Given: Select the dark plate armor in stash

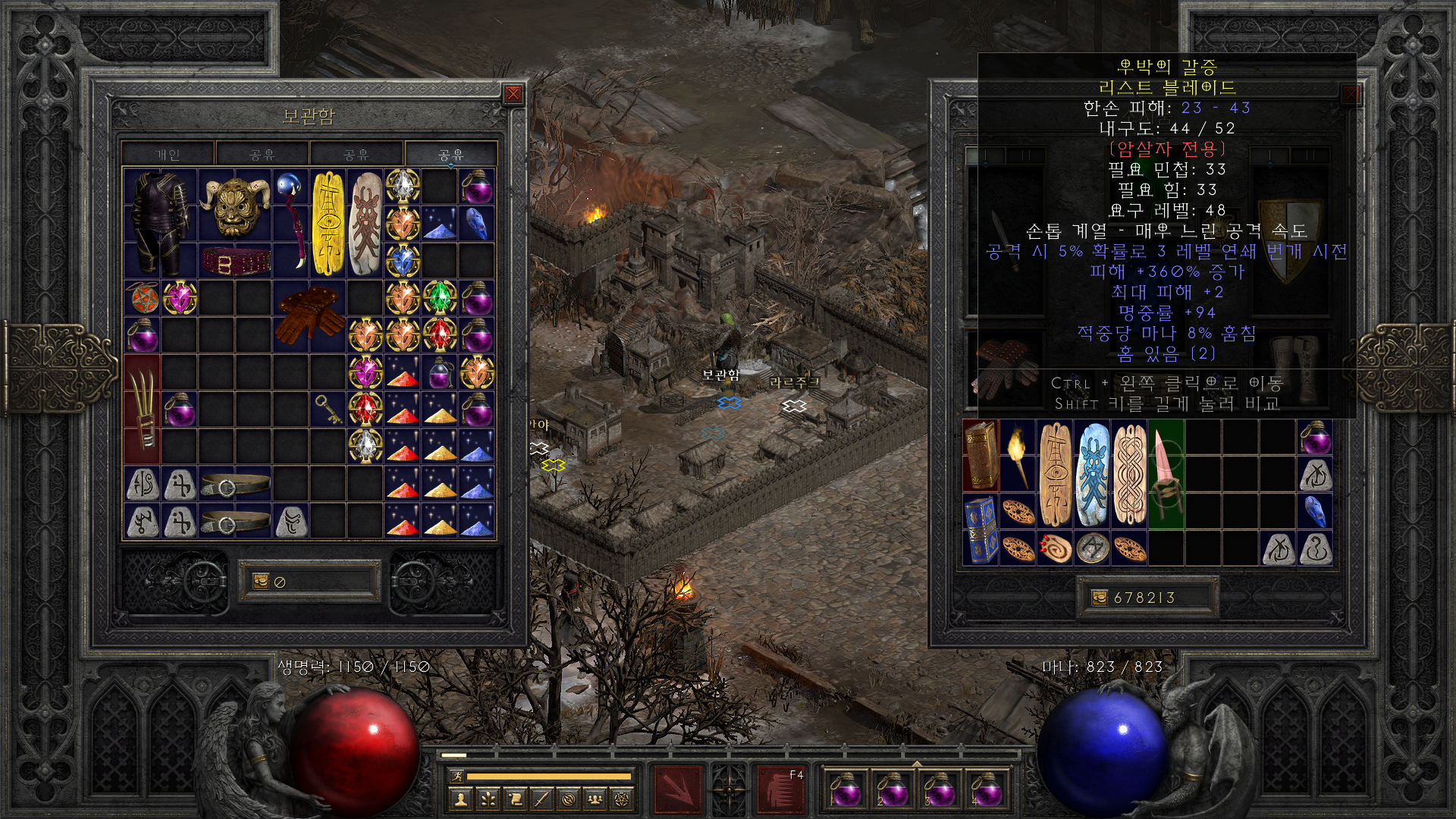Looking at the screenshot, I should tap(160, 222).
